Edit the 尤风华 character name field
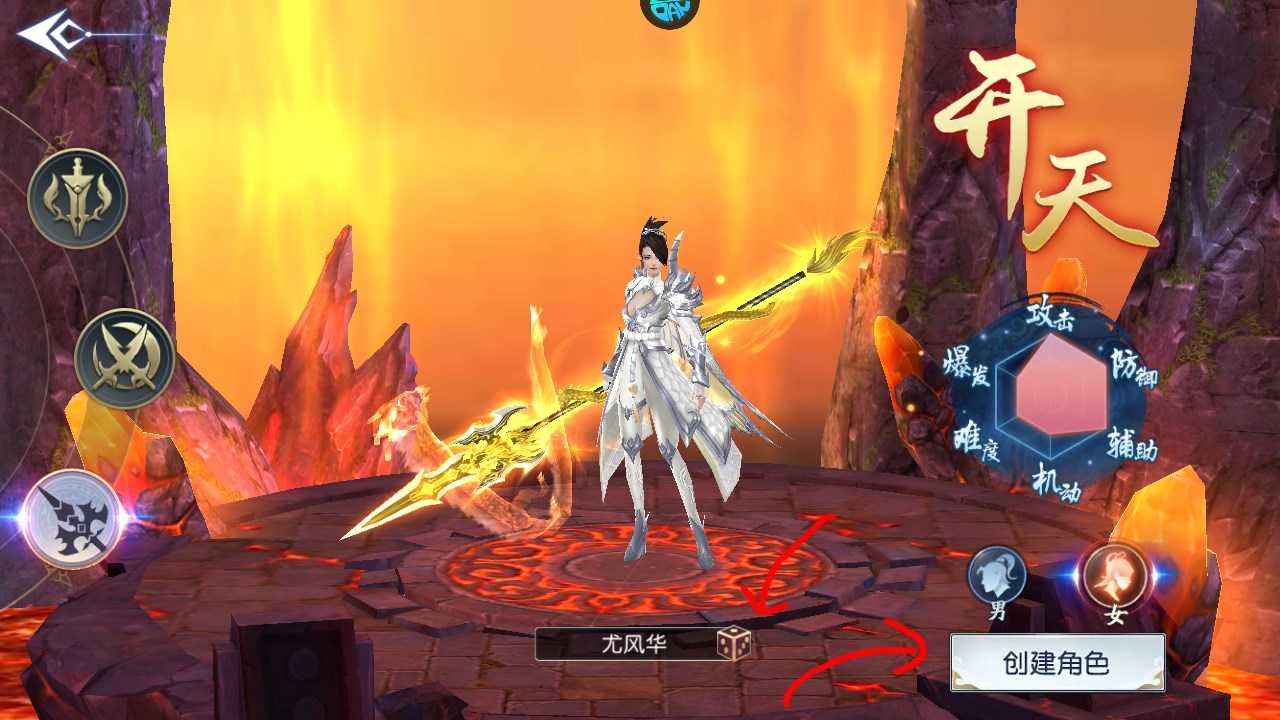 [x=627, y=644]
